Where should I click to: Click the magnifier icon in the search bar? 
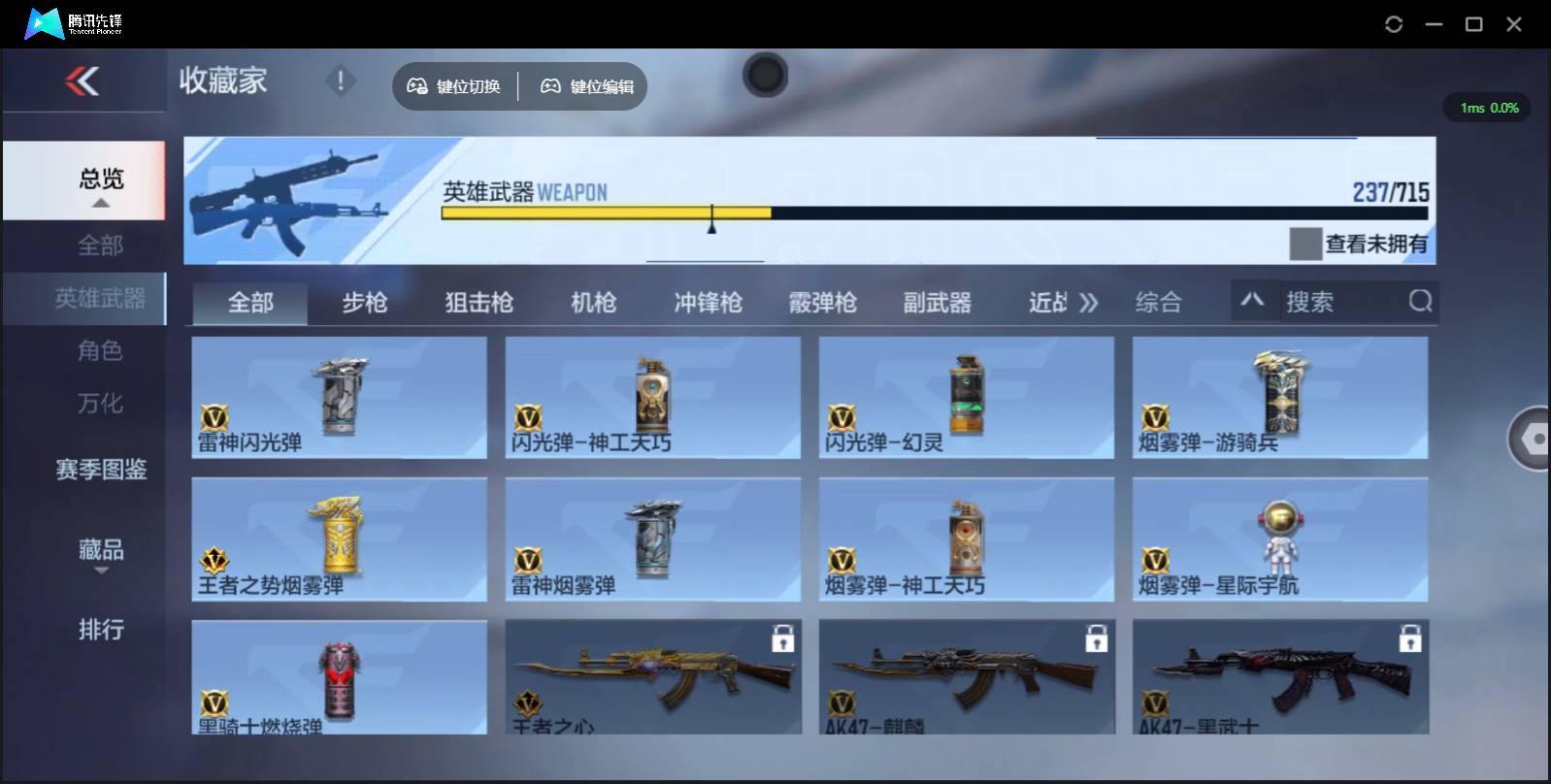point(1420,302)
